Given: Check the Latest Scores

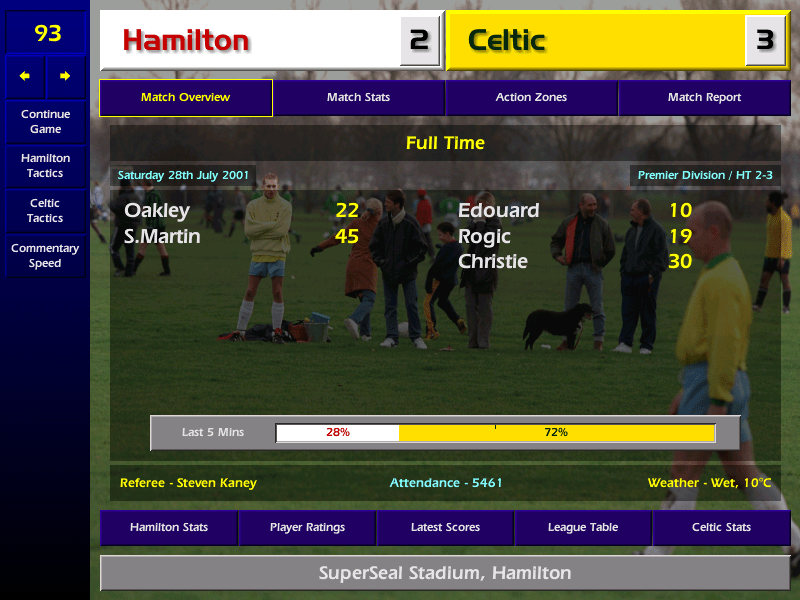Looking at the screenshot, I should pos(445,527).
